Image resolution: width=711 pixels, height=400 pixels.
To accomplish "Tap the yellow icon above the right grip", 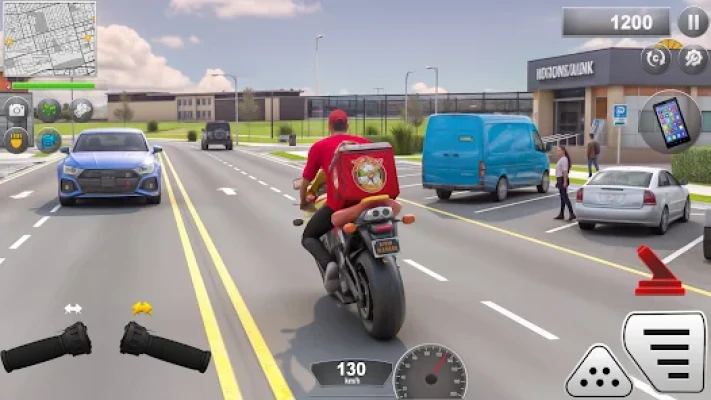I will point(142,308).
